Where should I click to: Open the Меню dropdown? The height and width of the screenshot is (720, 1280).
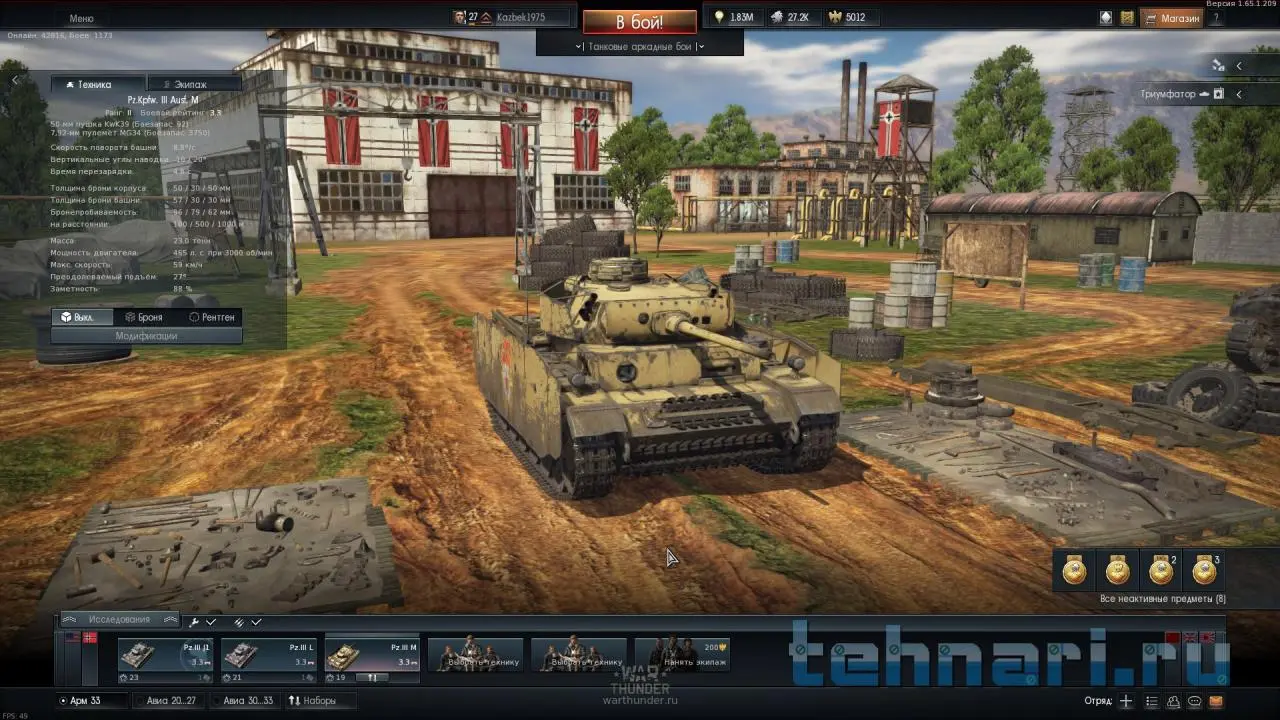(82, 19)
